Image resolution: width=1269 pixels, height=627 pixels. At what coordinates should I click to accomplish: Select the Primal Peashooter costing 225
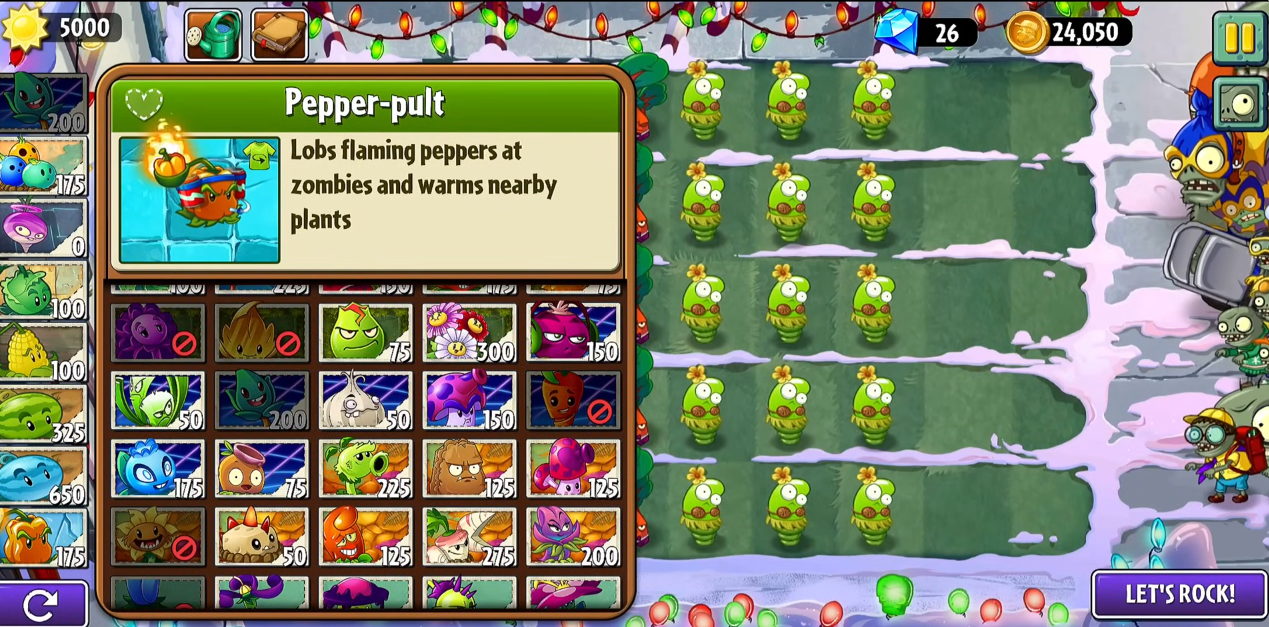click(x=365, y=468)
